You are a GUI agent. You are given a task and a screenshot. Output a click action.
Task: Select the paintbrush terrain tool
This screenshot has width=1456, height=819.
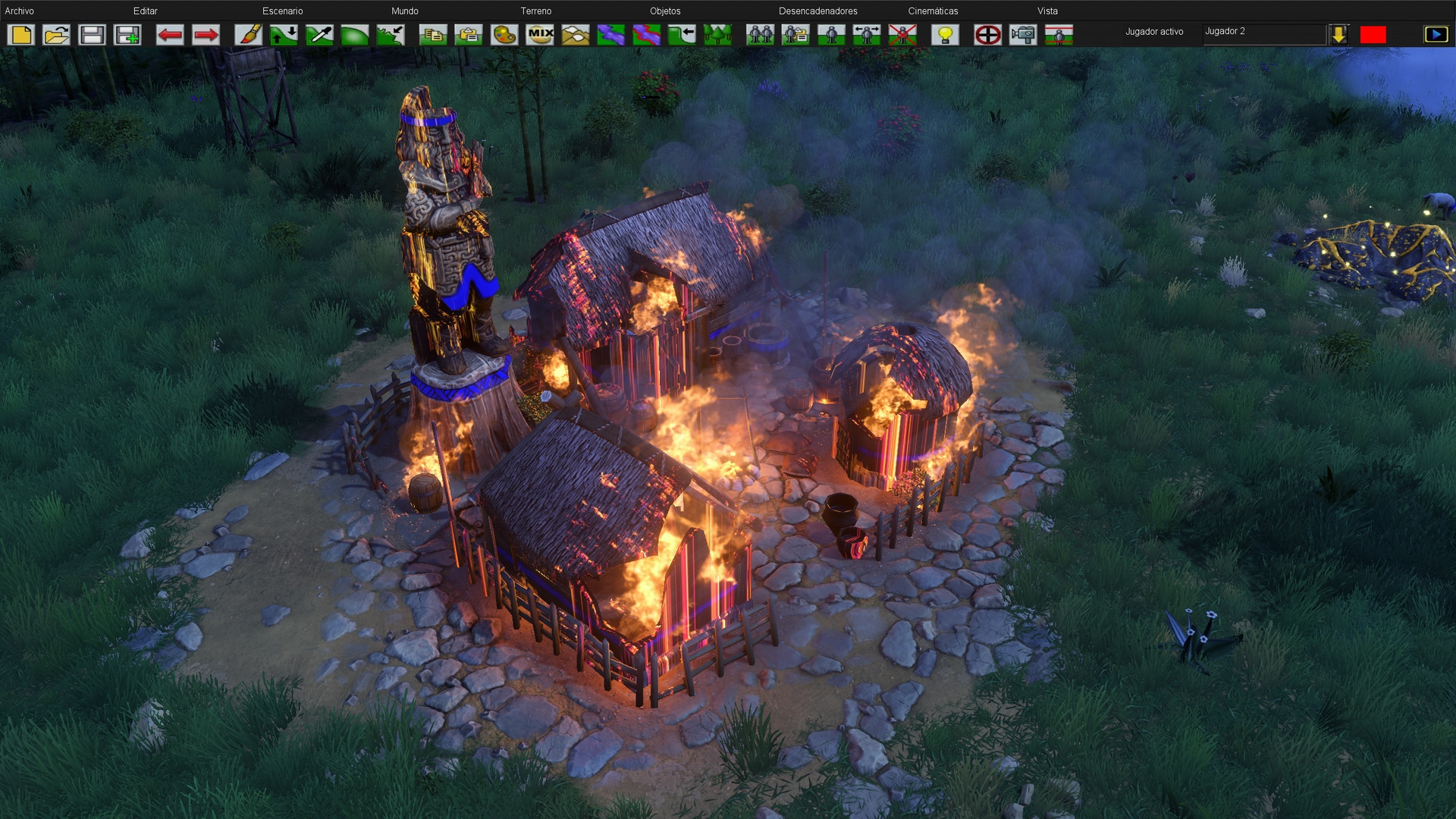point(248,35)
